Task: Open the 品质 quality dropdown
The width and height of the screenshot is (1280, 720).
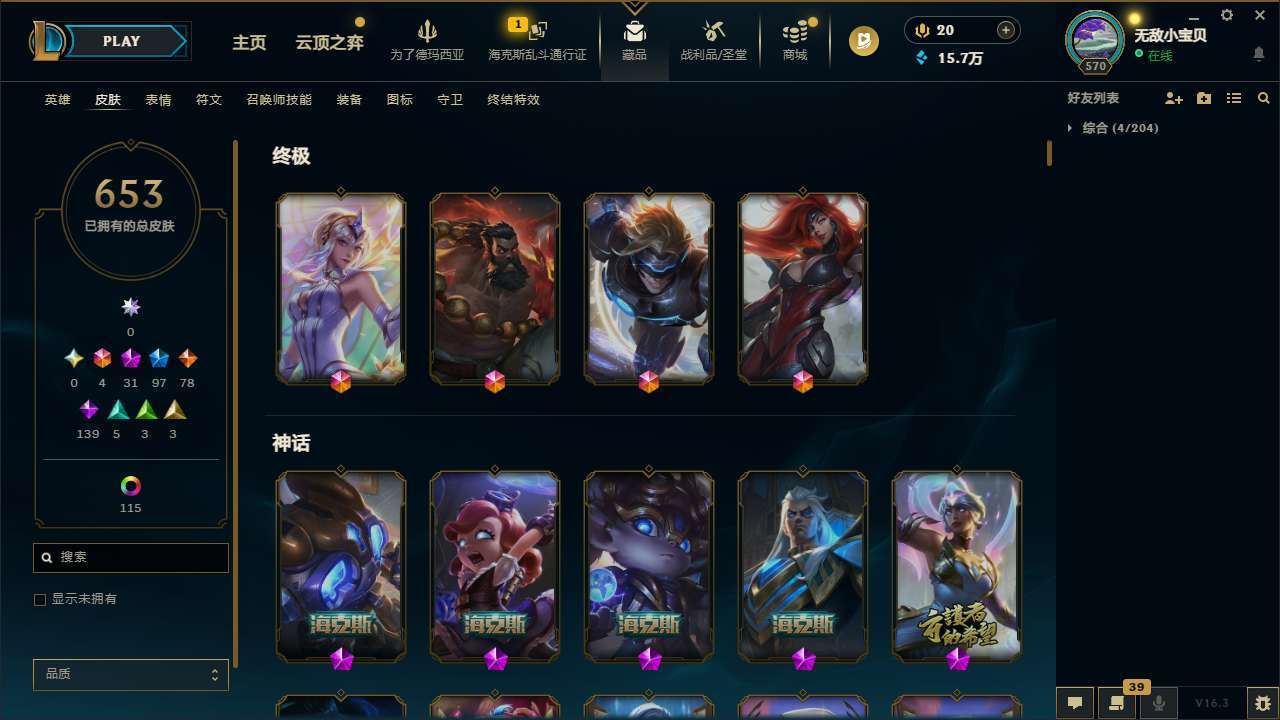Action: (130, 674)
